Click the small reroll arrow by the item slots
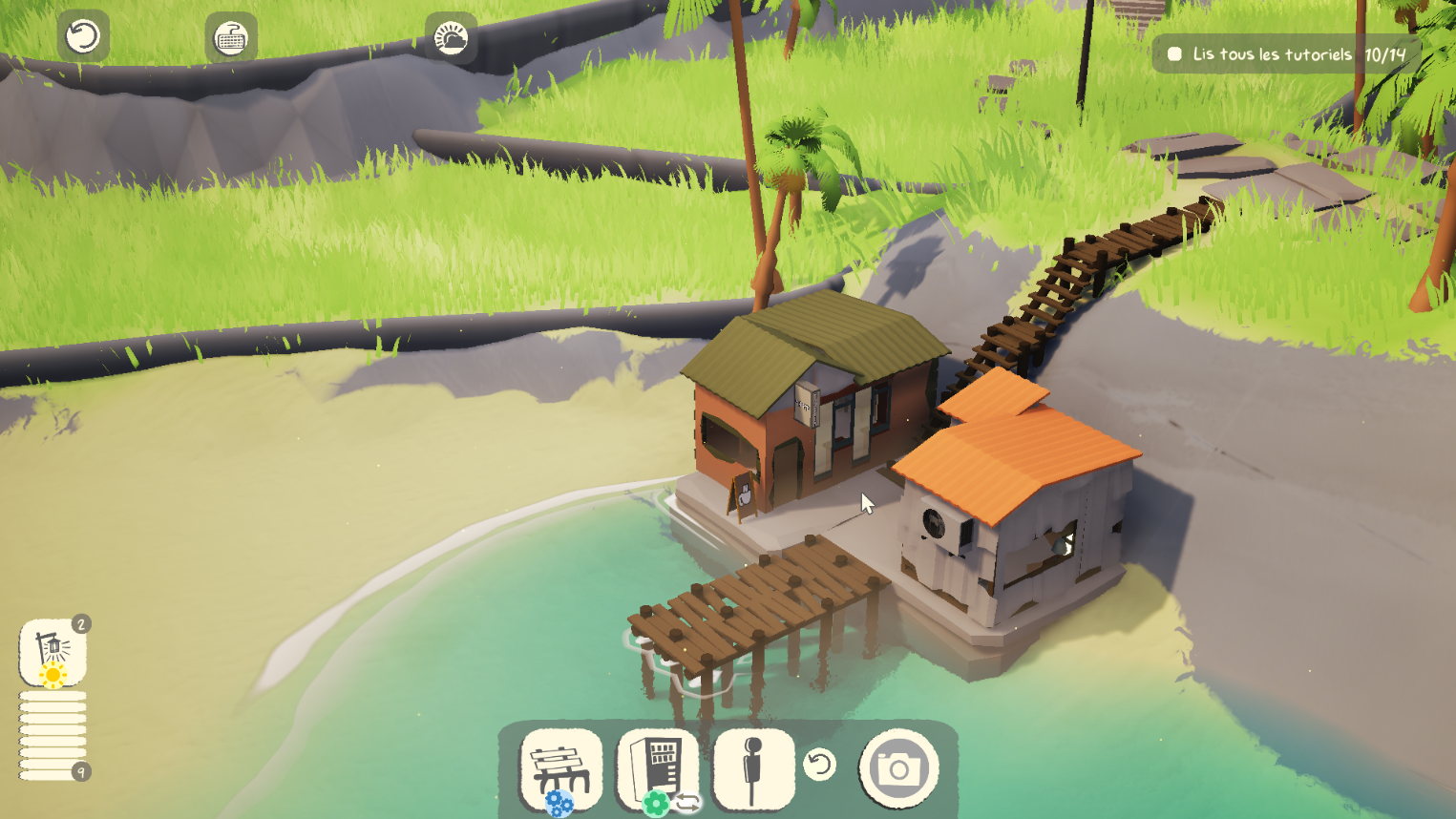Viewport: 1456px width, 819px height. (819, 765)
